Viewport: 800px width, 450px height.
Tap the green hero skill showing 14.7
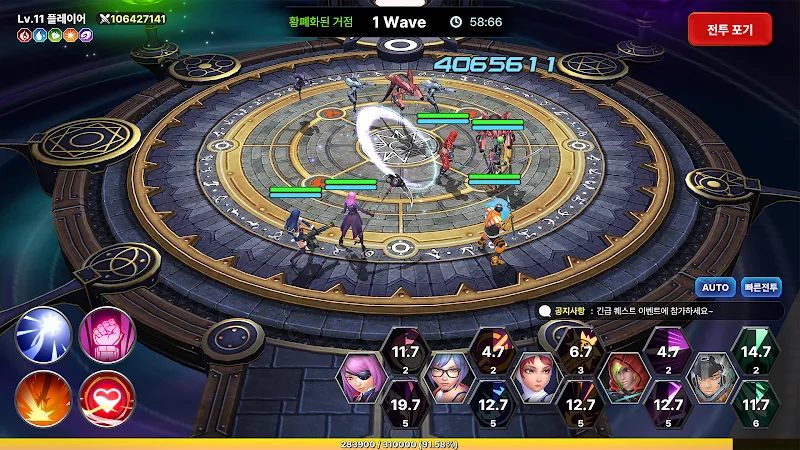[x=754, y=353]
